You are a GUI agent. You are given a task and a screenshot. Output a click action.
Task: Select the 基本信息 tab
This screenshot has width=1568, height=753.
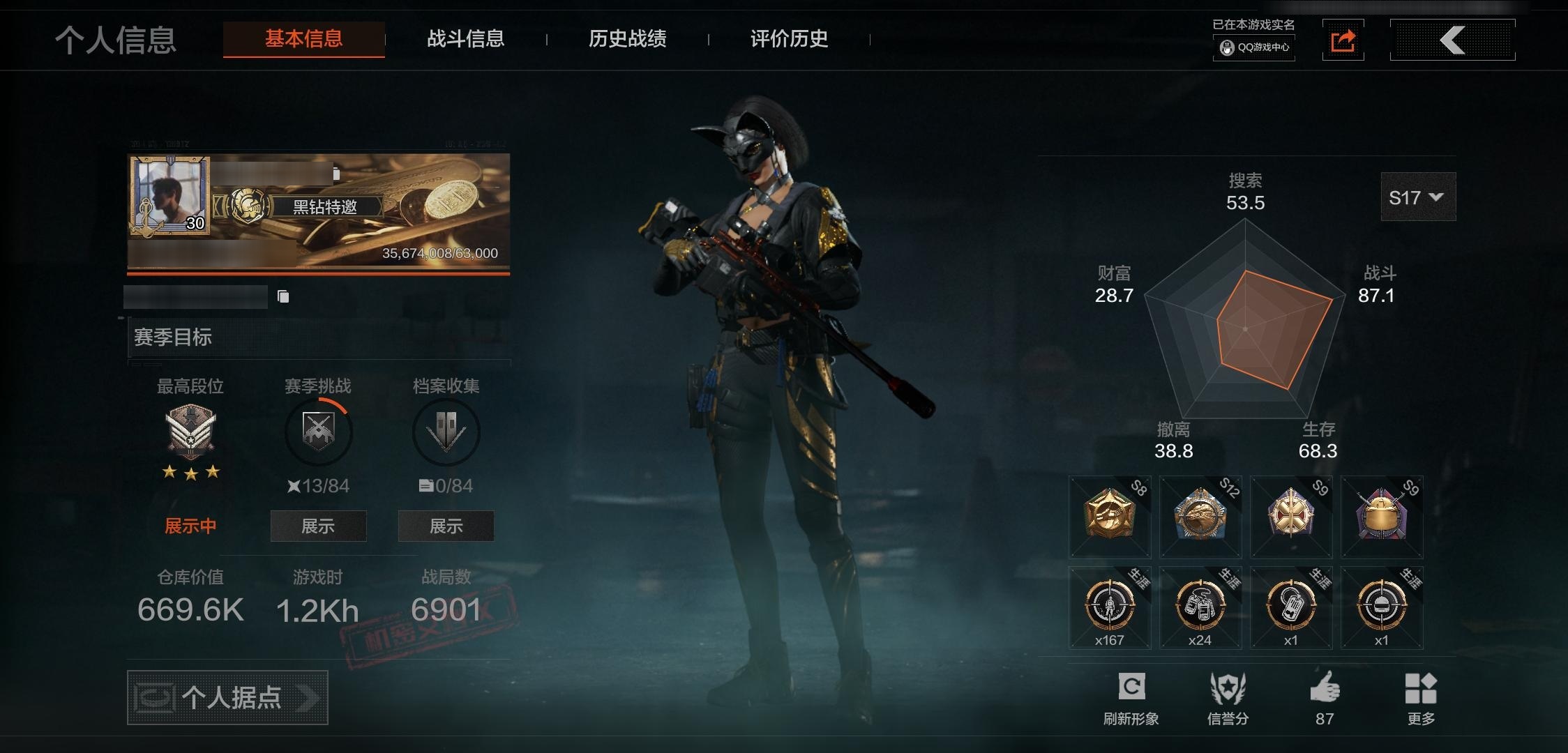click(303, 39)
